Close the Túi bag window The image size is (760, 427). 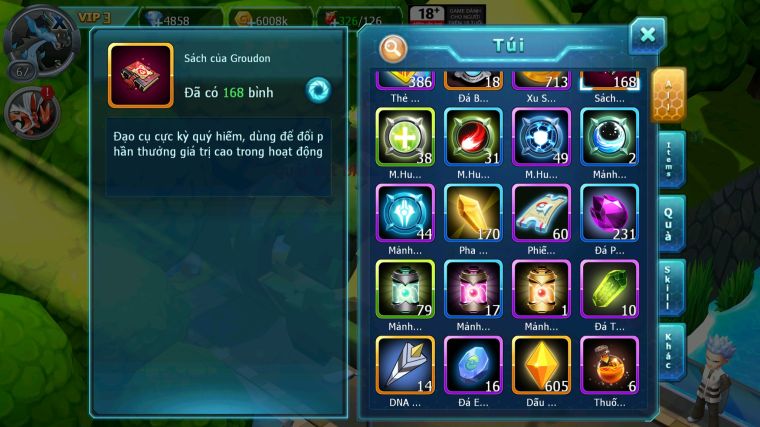coord(647,36)
